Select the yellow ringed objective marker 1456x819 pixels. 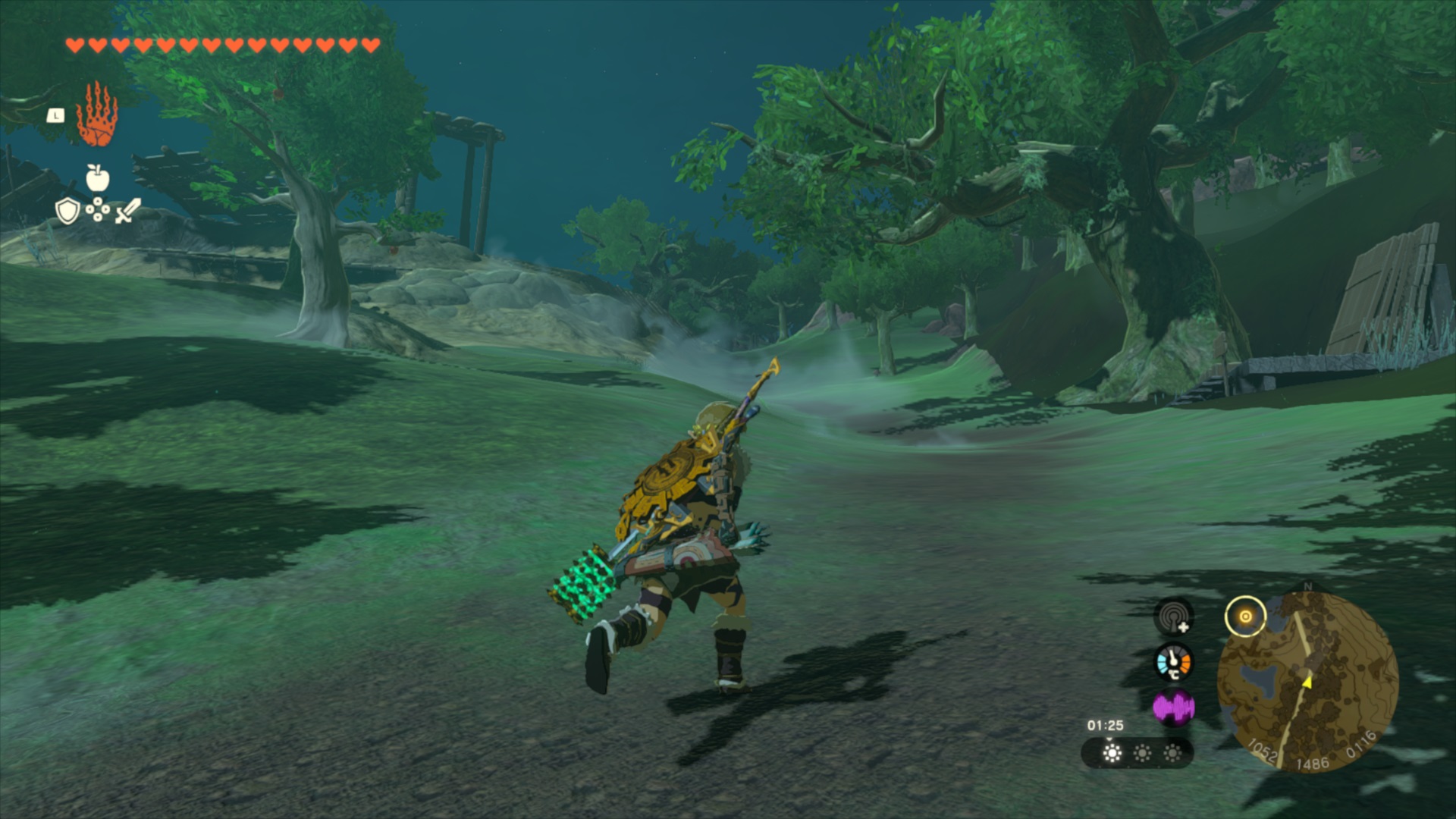point(1245,617)
